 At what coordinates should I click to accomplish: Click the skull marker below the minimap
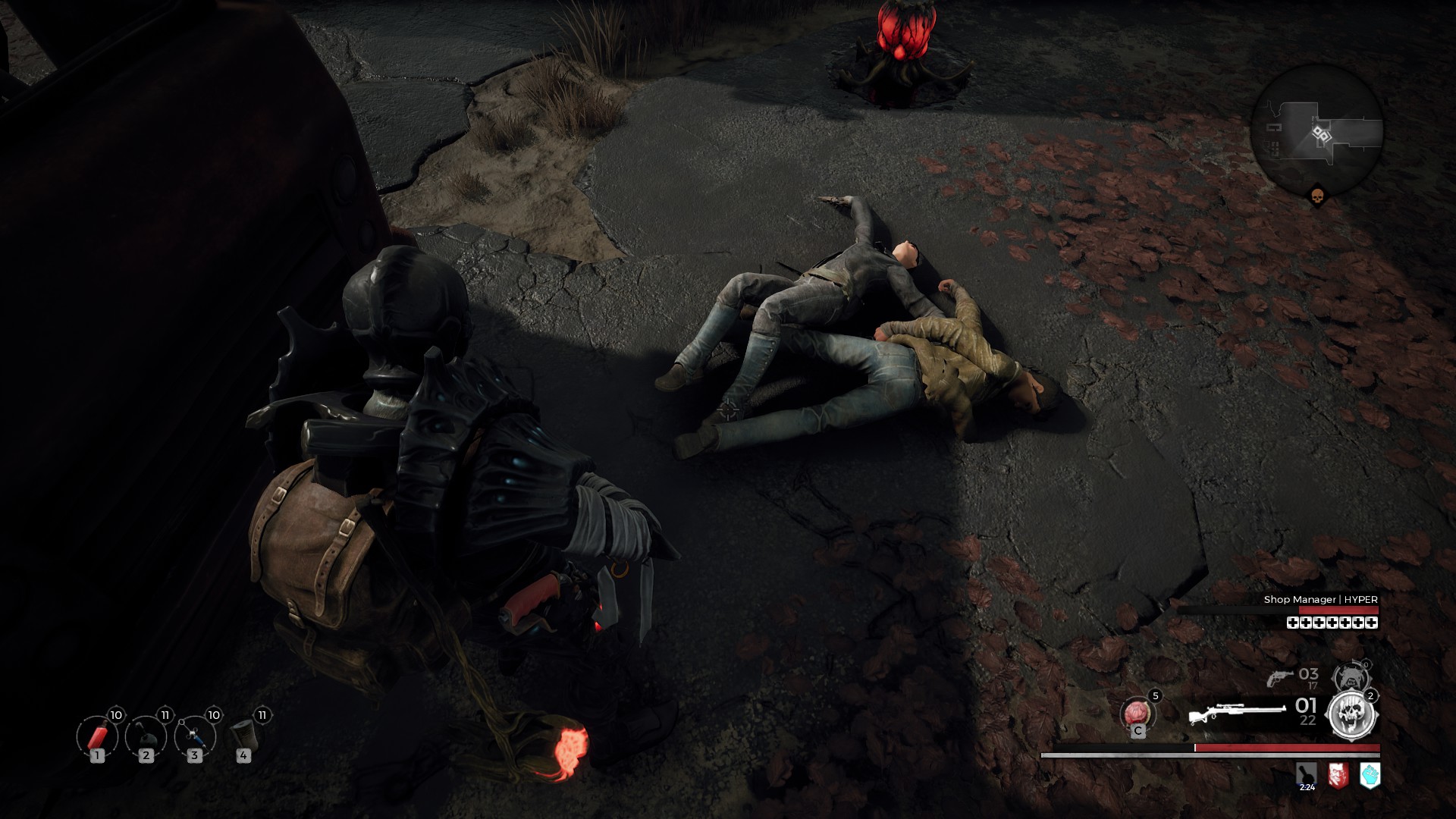[x=1317, y=197]
